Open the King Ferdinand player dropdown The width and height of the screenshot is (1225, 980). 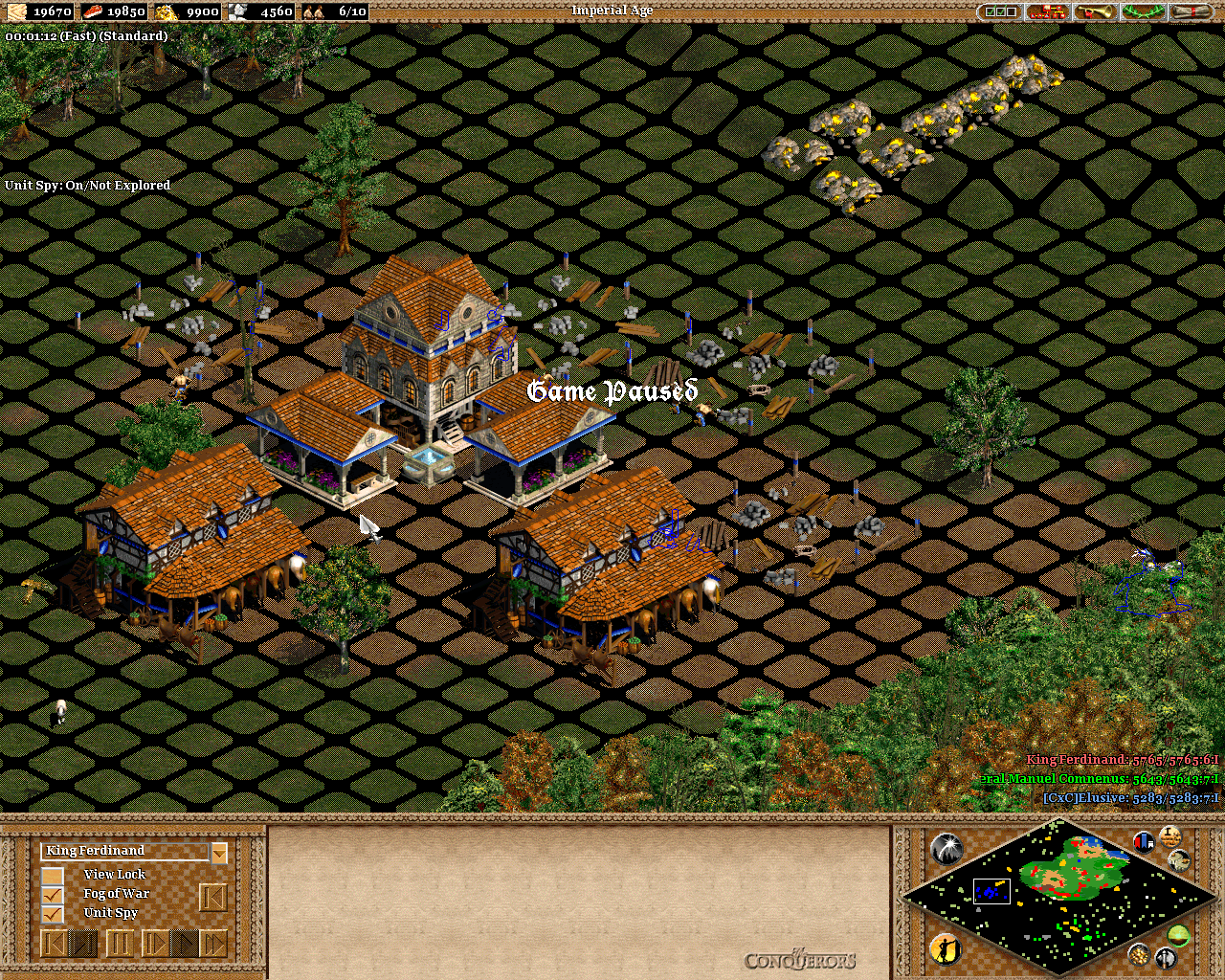click(x=218, y=851)
